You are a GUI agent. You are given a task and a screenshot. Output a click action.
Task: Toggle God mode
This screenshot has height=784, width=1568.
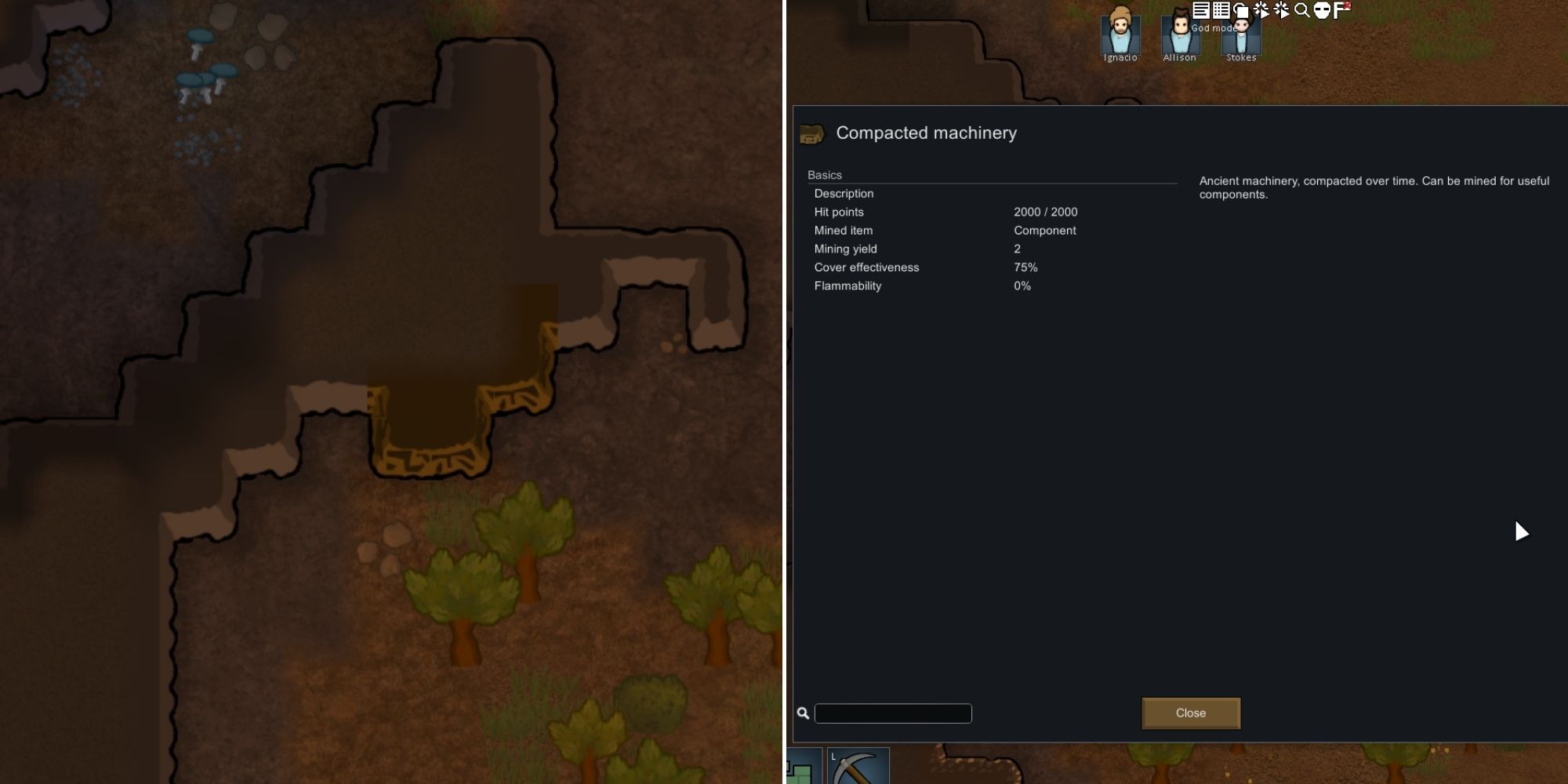pyautogui.click(x=1323, y=10)
